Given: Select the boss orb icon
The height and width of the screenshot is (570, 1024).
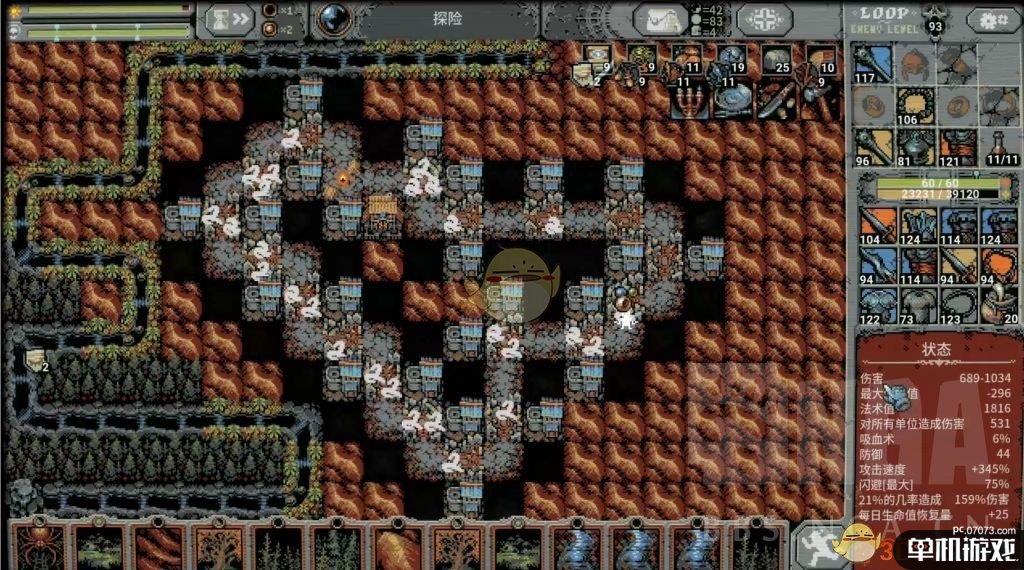Looking at the screenshot, I should coord(329,18).
